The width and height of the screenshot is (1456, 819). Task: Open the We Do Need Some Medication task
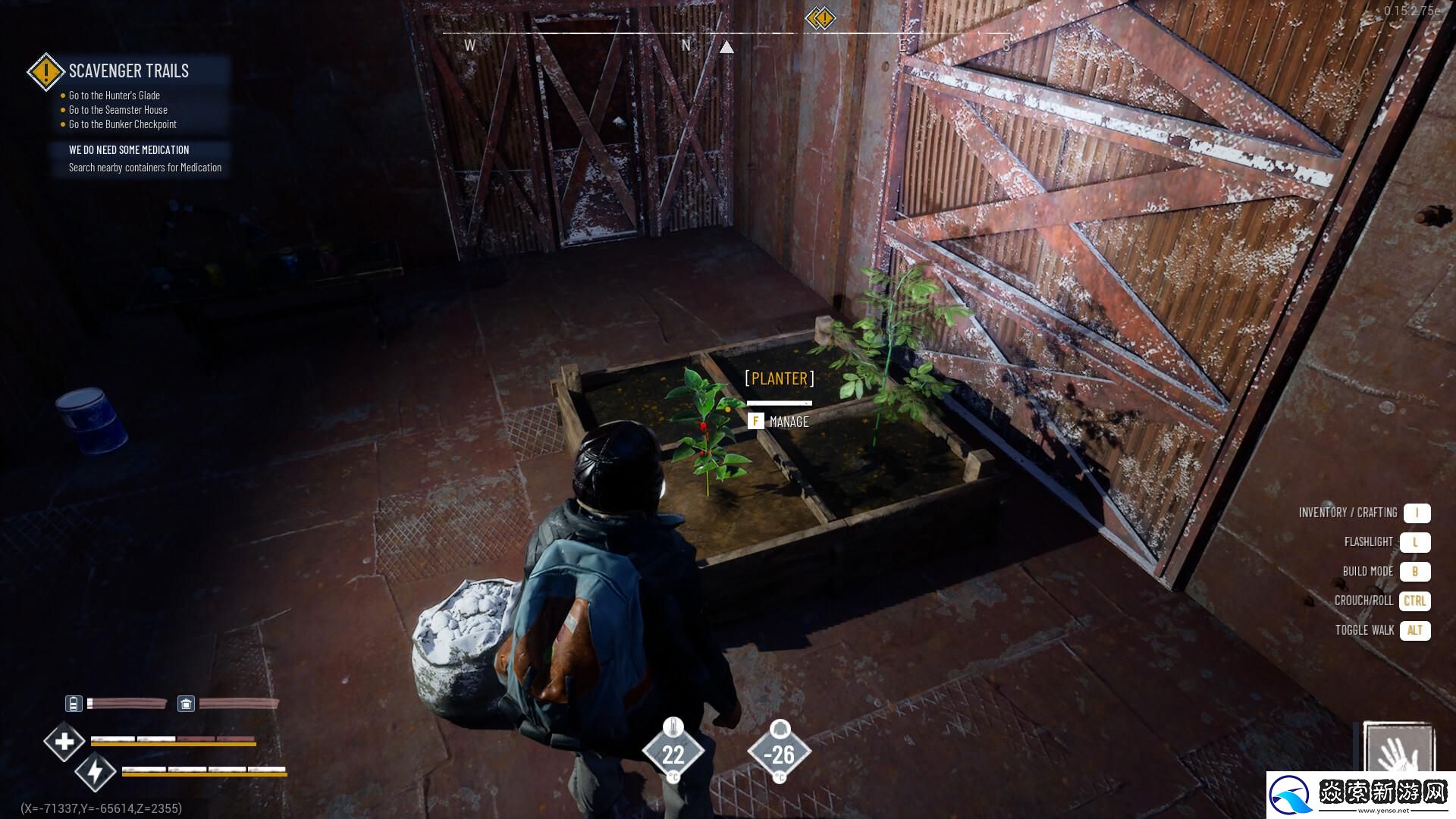tap(129, 150)
